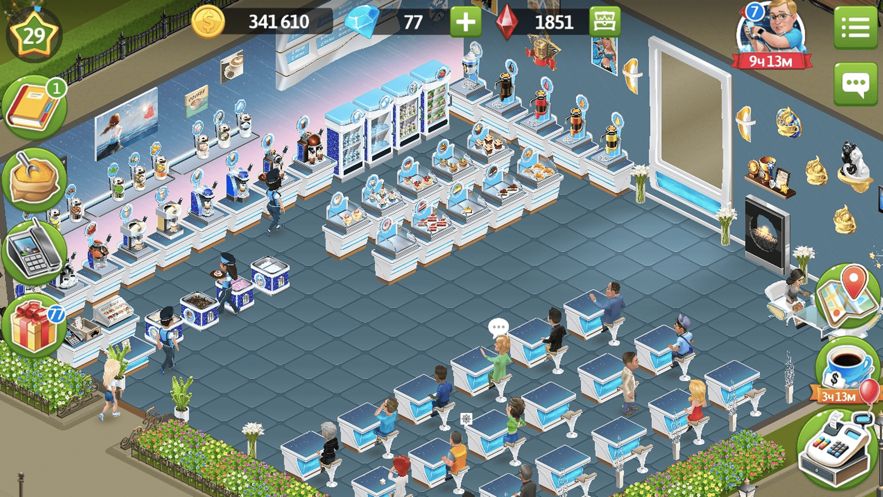Image resolution: width=883 pixels, height=497 pixels.
Task: Buy more diamonds with green plus button
Action: tap(466, 21)
